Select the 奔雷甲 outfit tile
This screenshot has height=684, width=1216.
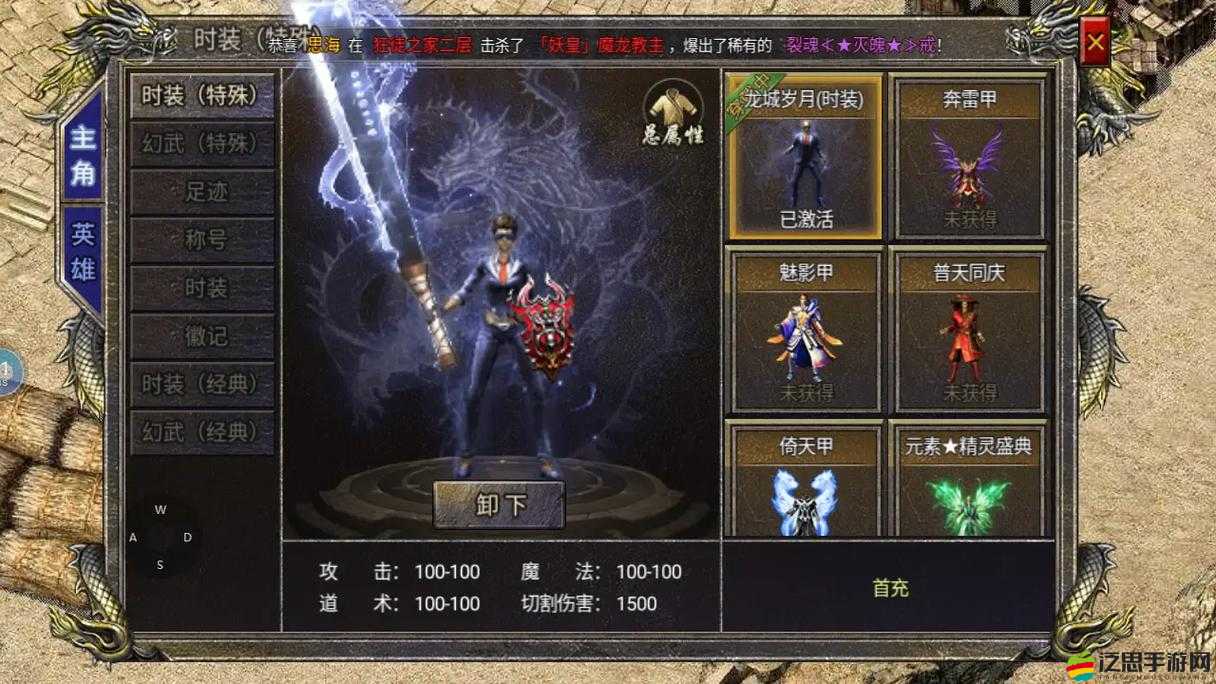tap(968, 157)
